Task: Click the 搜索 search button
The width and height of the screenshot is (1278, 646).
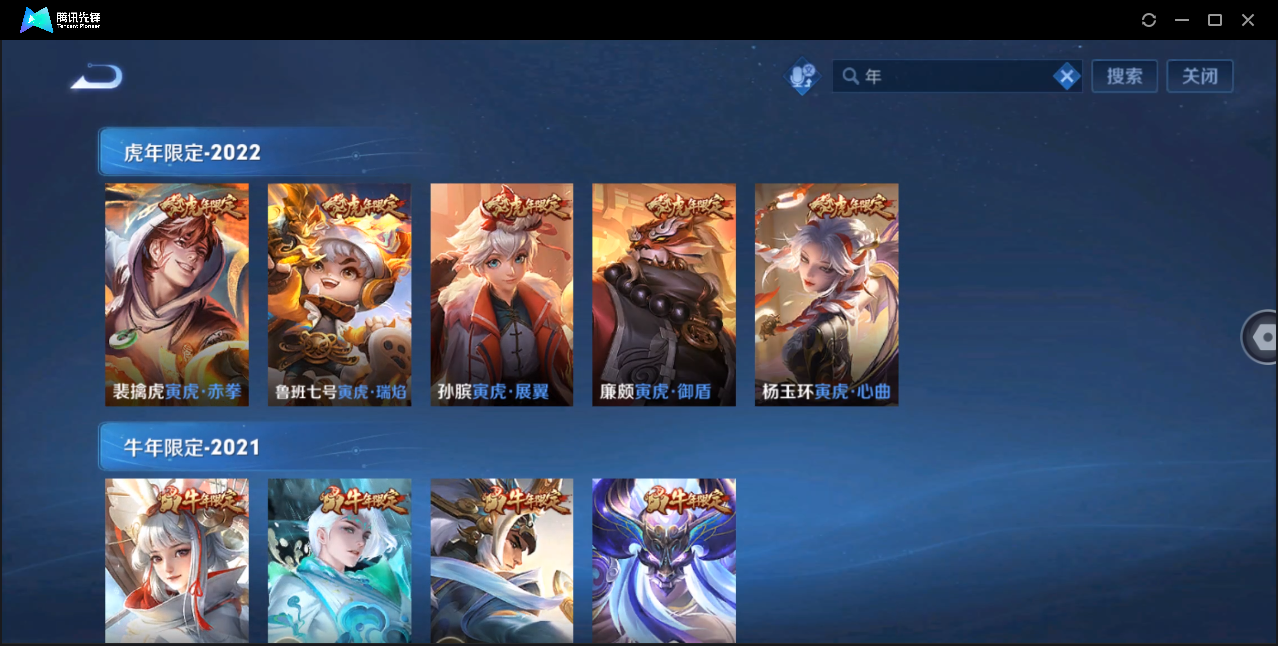Action: pos(1124,76)
